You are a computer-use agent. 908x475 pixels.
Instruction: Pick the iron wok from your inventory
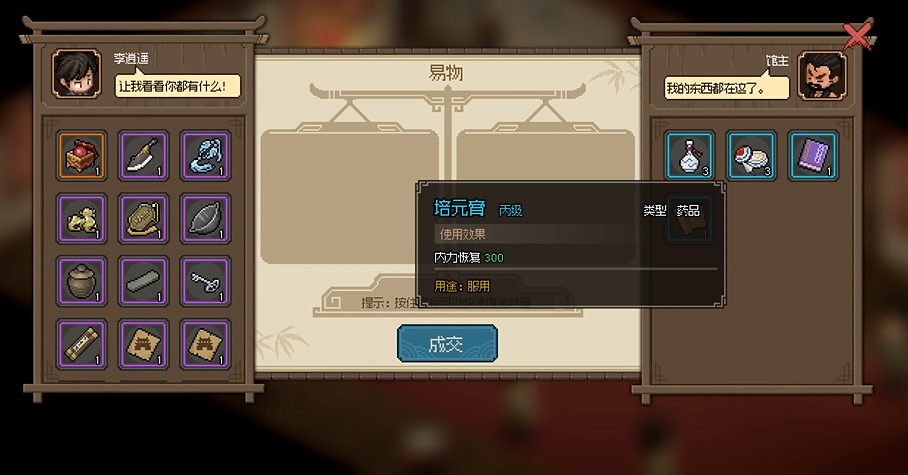pos(205,218)
